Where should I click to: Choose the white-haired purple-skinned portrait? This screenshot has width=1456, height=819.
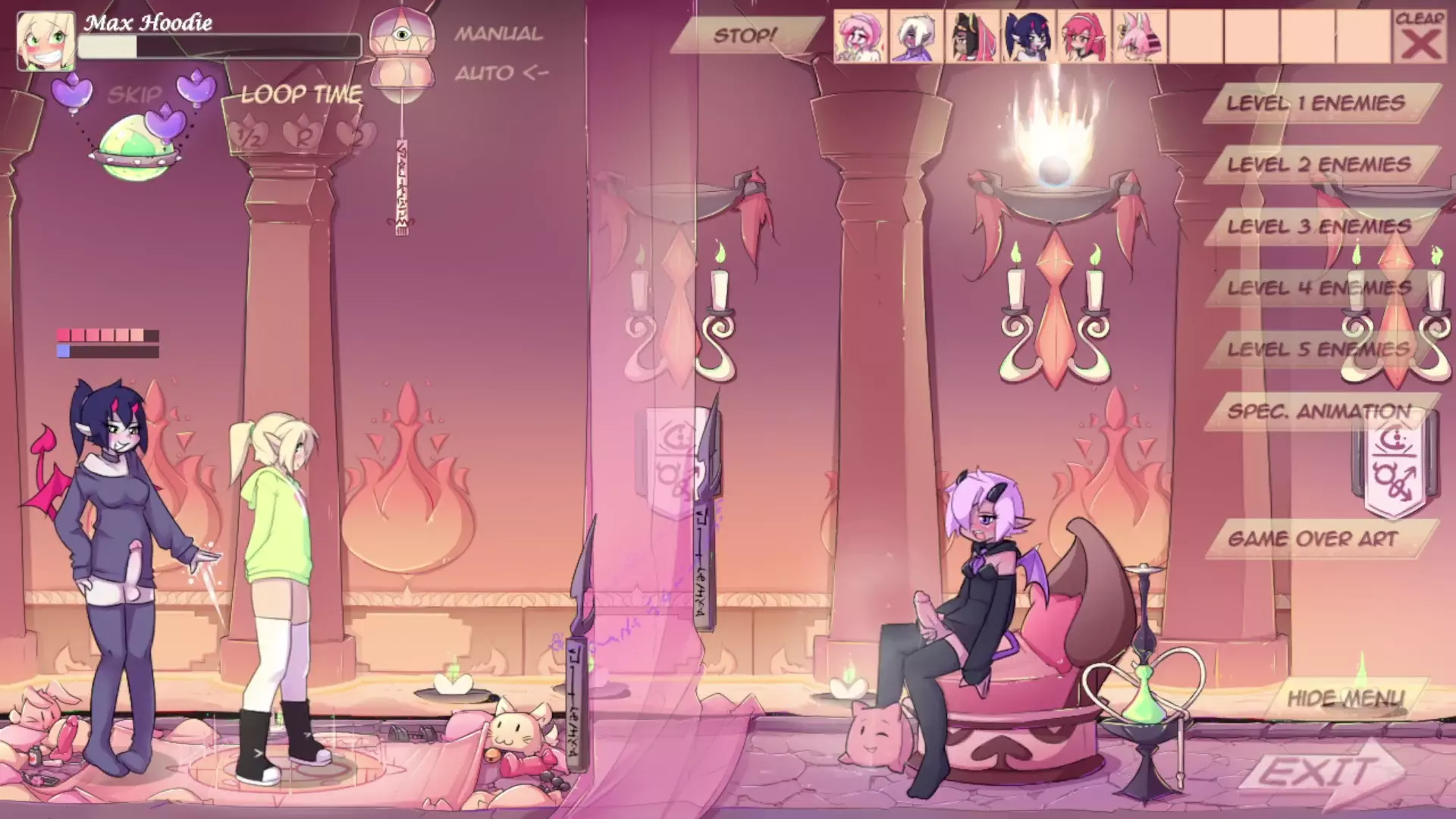[916, 37]
